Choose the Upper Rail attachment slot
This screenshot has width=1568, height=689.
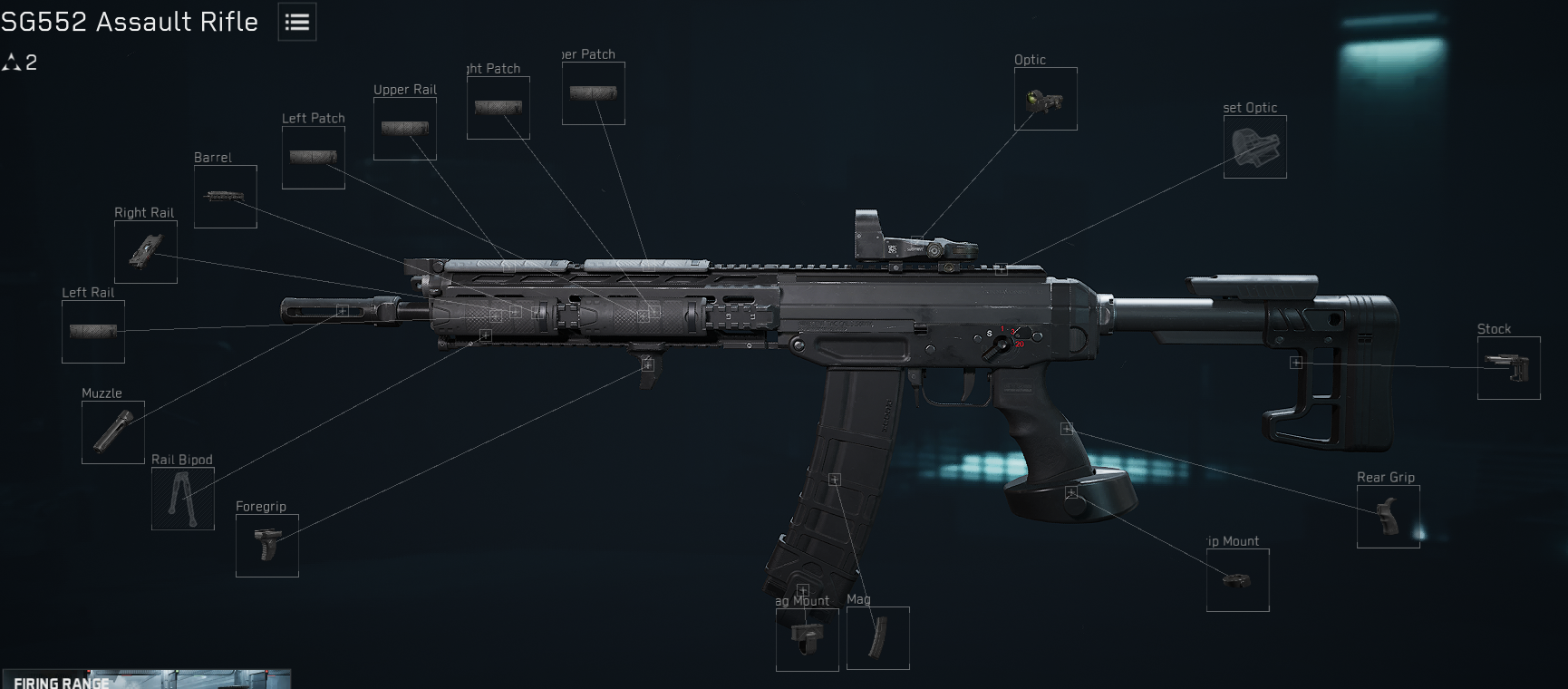(405, 129)
